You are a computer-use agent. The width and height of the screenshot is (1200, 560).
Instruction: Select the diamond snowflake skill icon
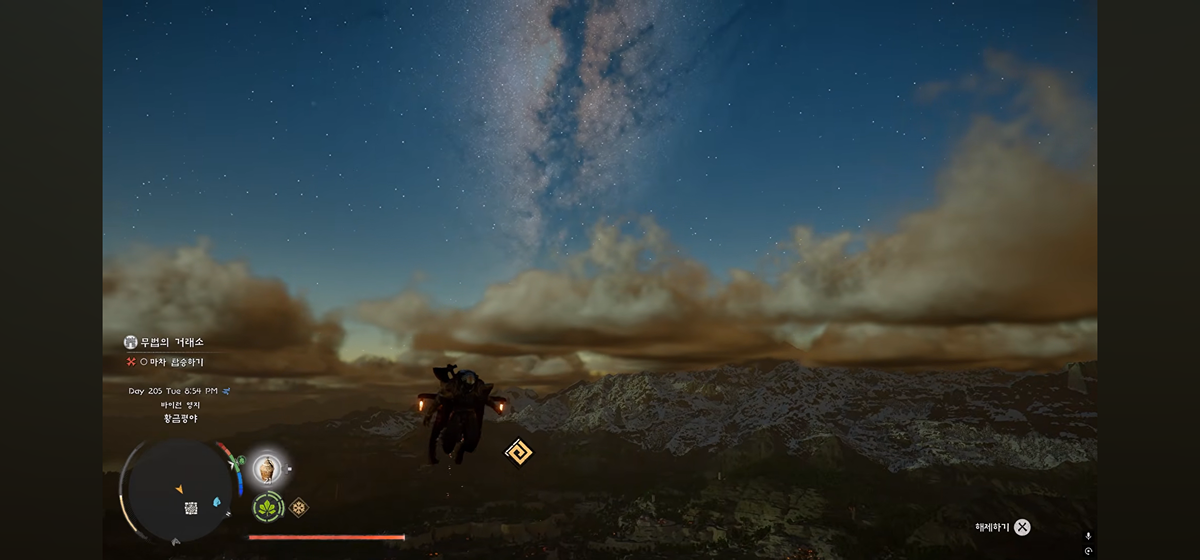click(298, 507)
